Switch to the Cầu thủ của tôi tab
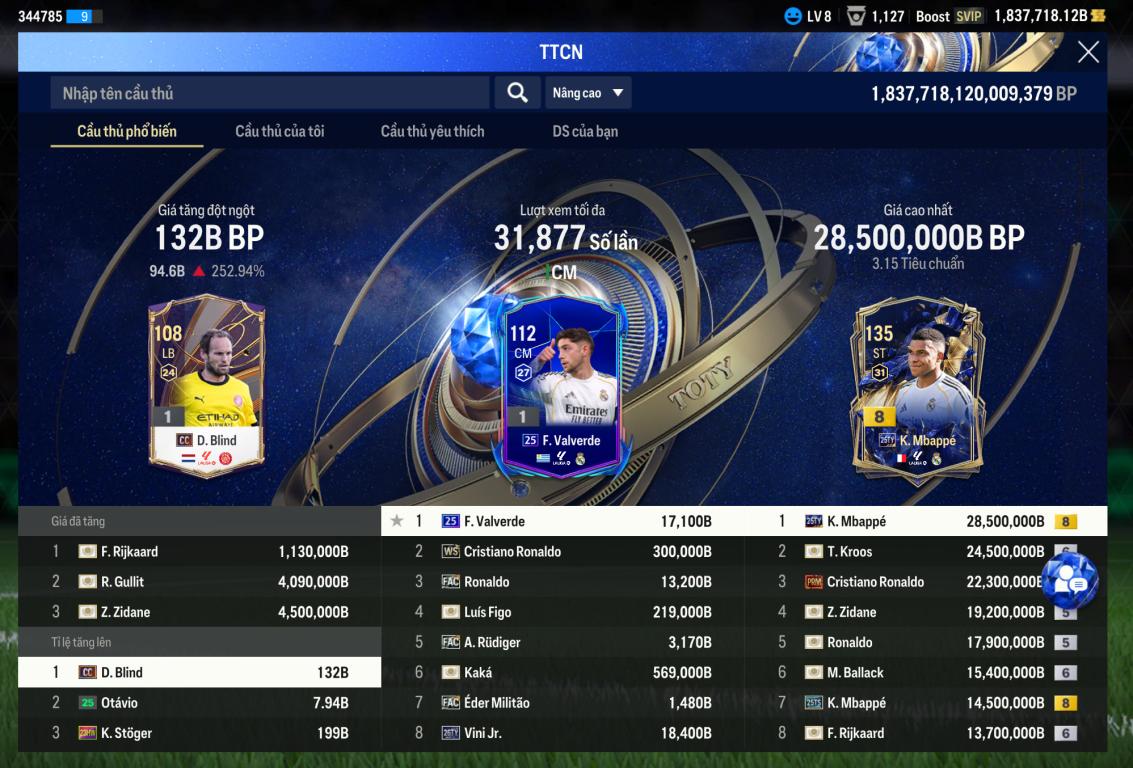Image resolution: width=1133 pixels, height=768 pixels. [x=279, y=131]
